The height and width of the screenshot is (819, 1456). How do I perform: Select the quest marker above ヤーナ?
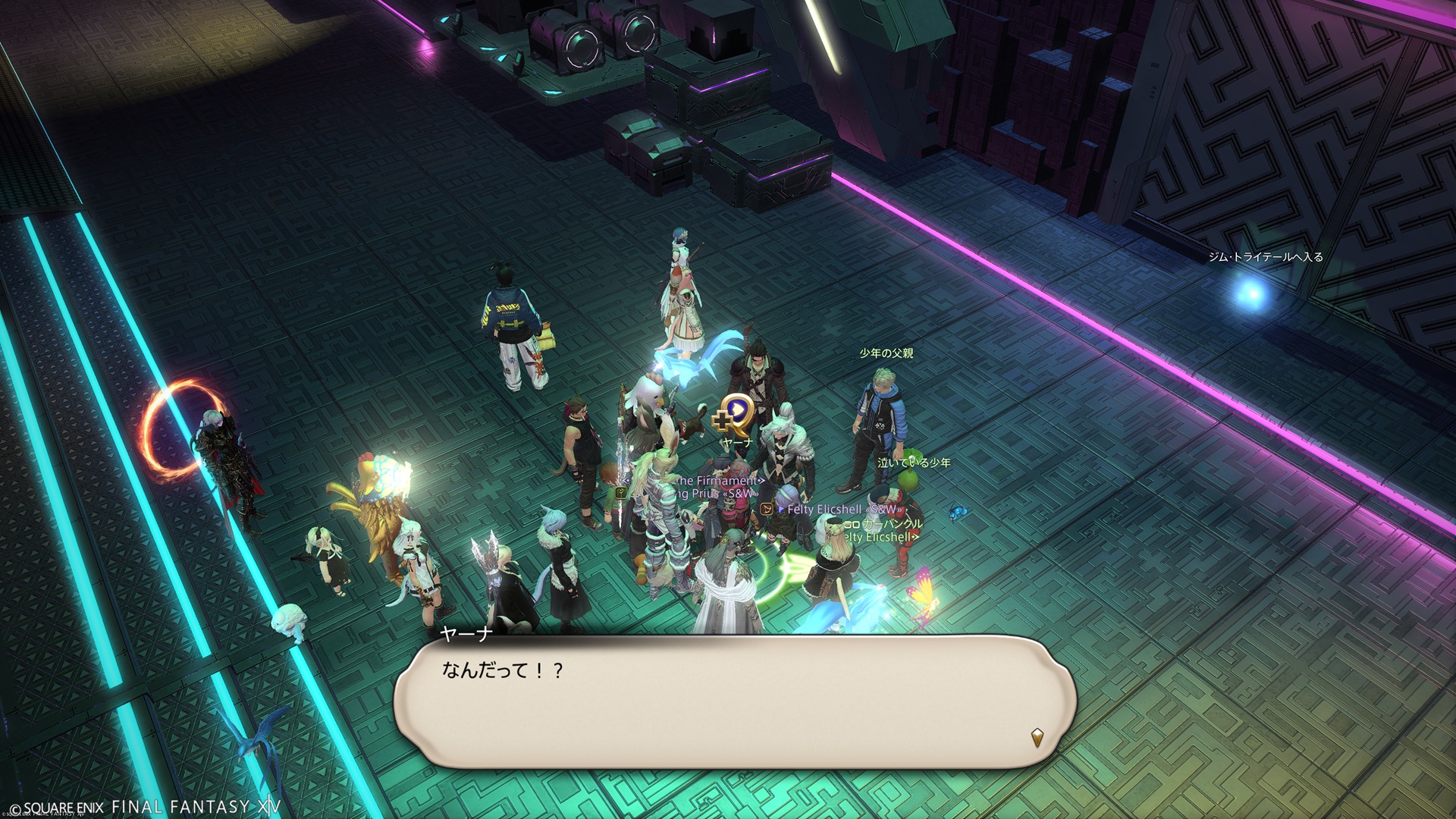733,415
